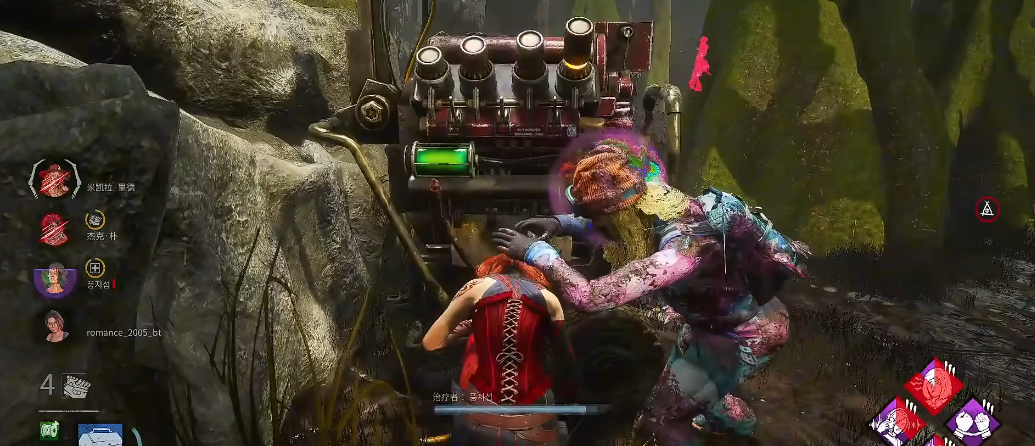Select the purple-ringed survivor portrait being healed
Viewport: 1035px width, 446px height.
[54, 278]
